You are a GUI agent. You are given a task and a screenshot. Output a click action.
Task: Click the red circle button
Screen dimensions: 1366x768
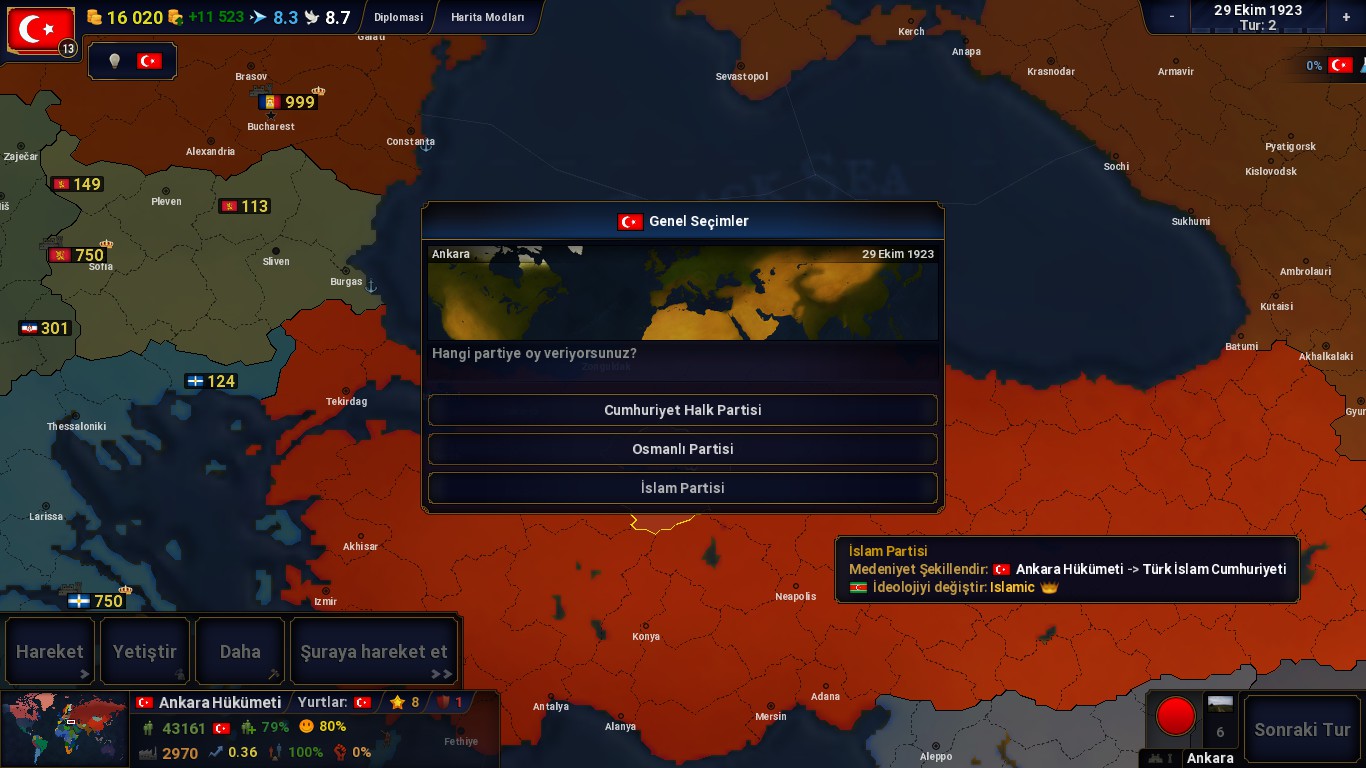tap(1175, 716)
